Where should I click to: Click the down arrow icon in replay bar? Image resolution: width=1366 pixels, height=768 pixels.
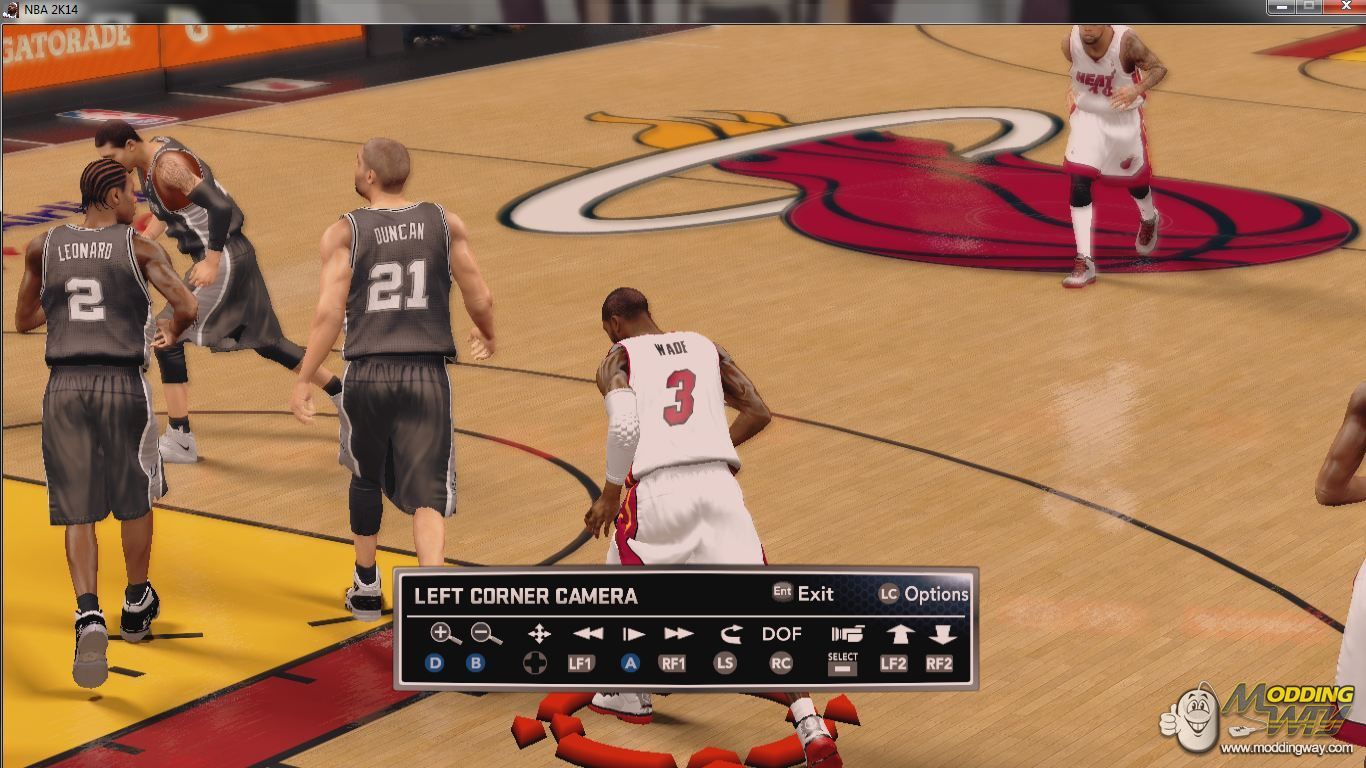[x=942, y=634]
